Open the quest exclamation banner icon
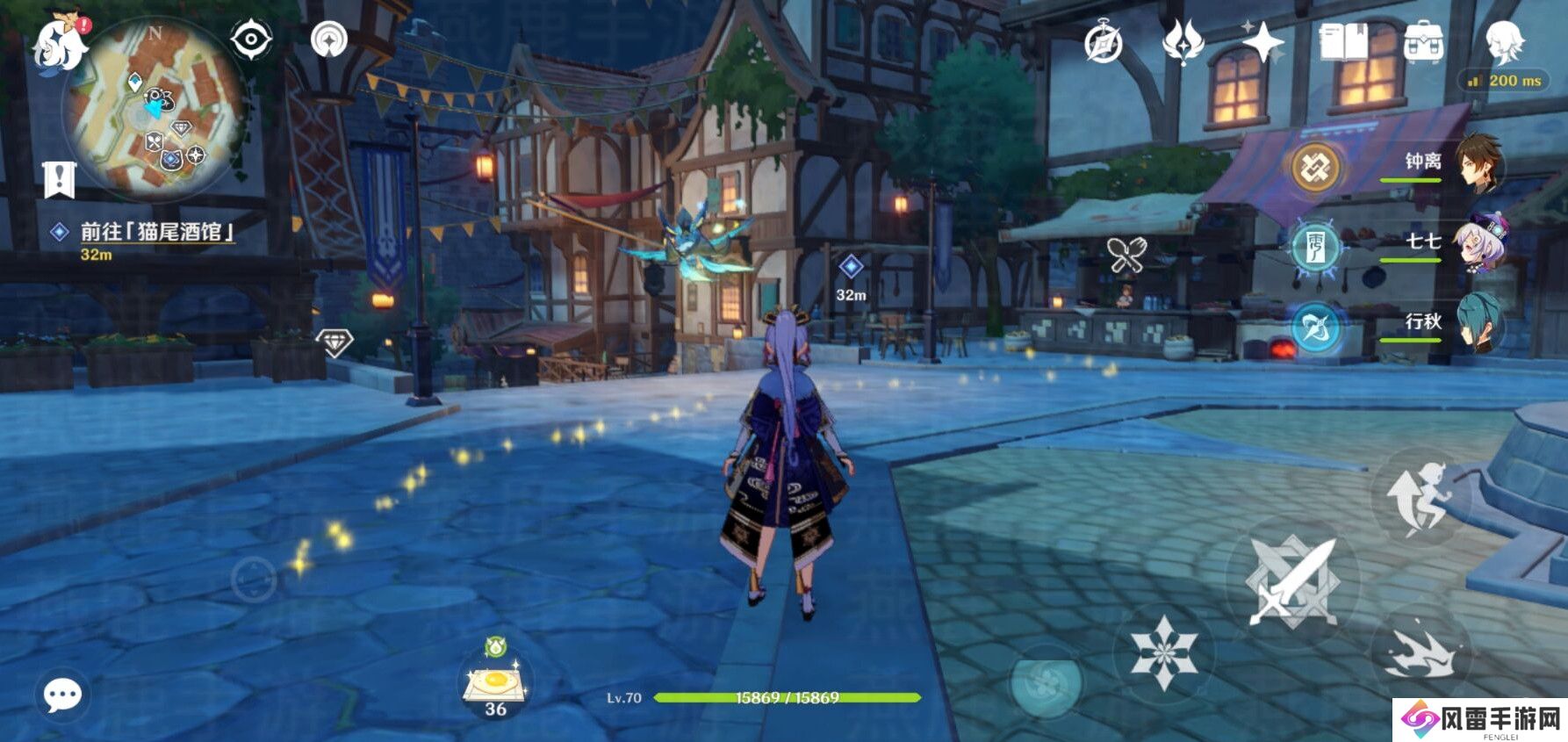Viewport: 1568px width, 742px height. click(x=60, y=179)
